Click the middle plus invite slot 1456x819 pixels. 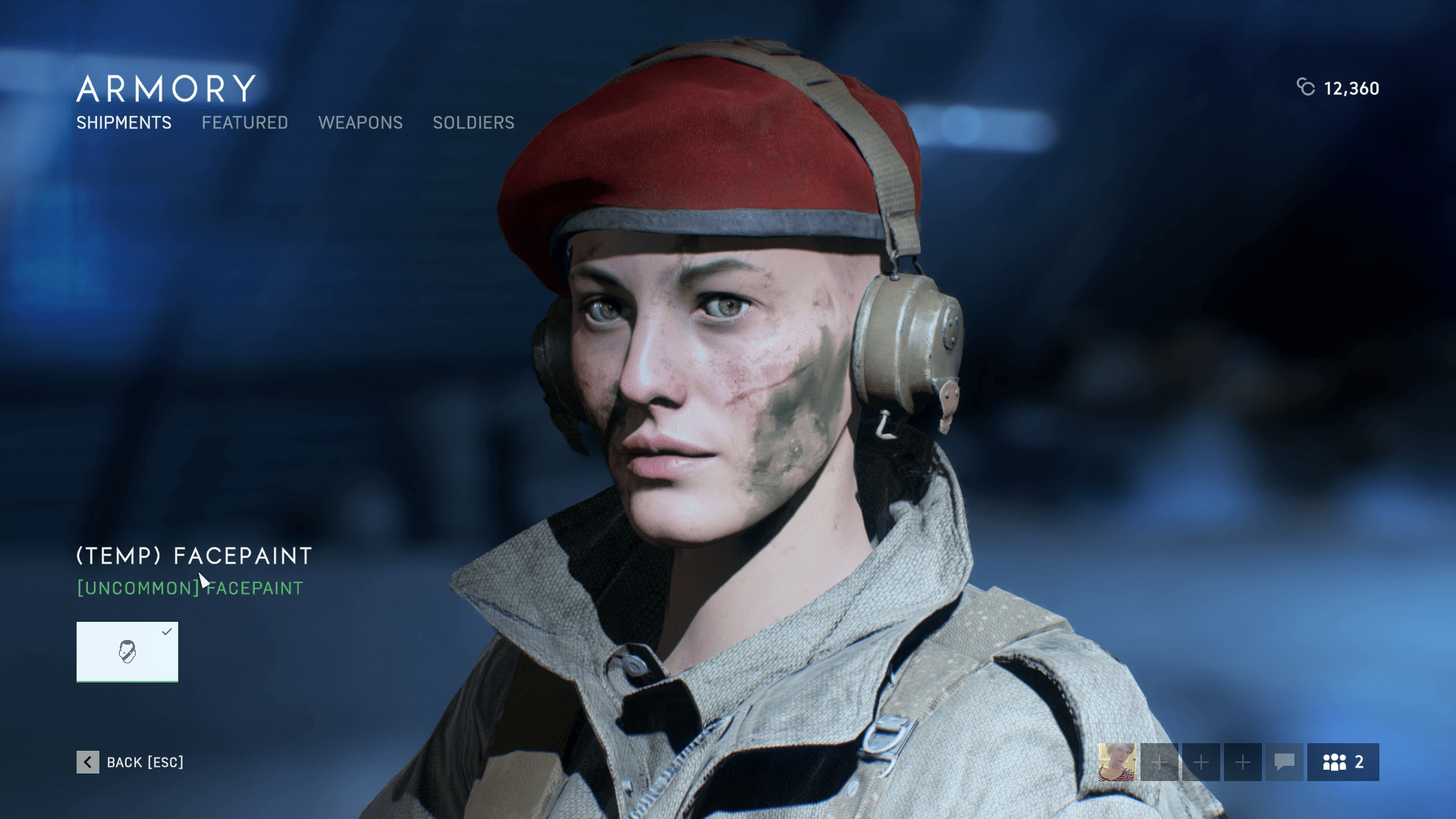[x=1202, y=762]
